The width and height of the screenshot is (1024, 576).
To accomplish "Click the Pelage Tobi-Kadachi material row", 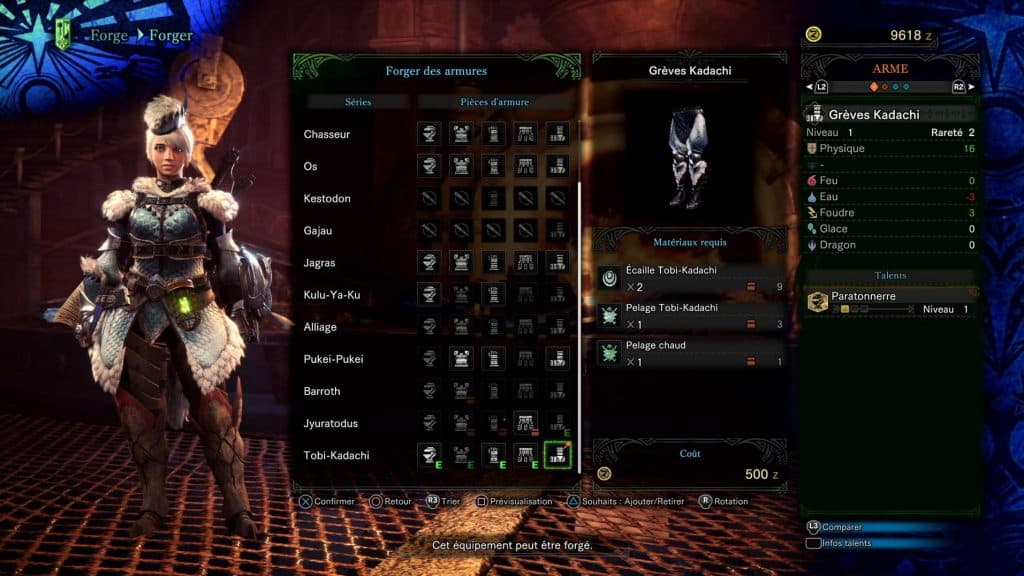I will coord(691,315).
